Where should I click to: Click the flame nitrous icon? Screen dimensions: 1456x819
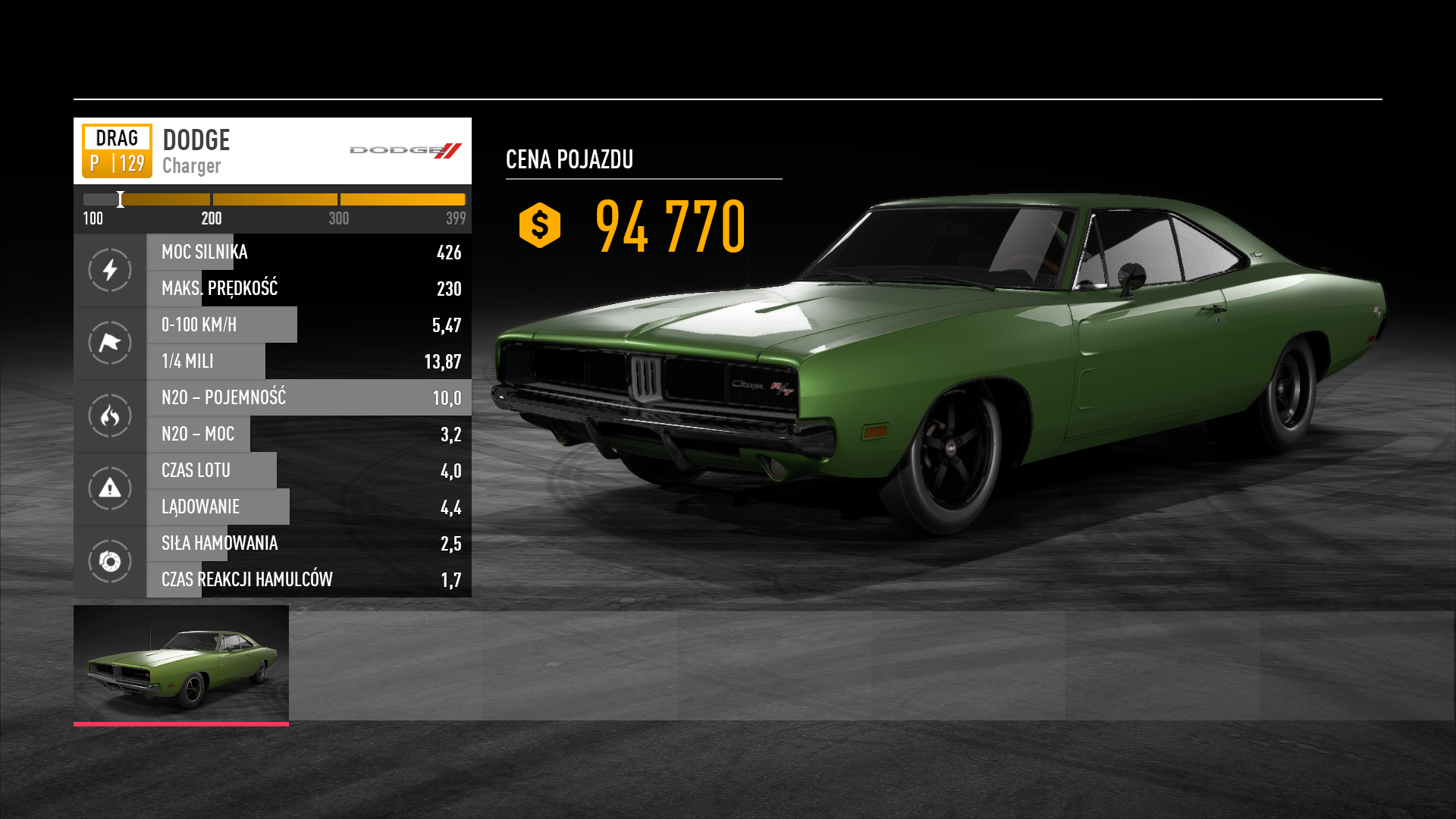click(110, 416)
